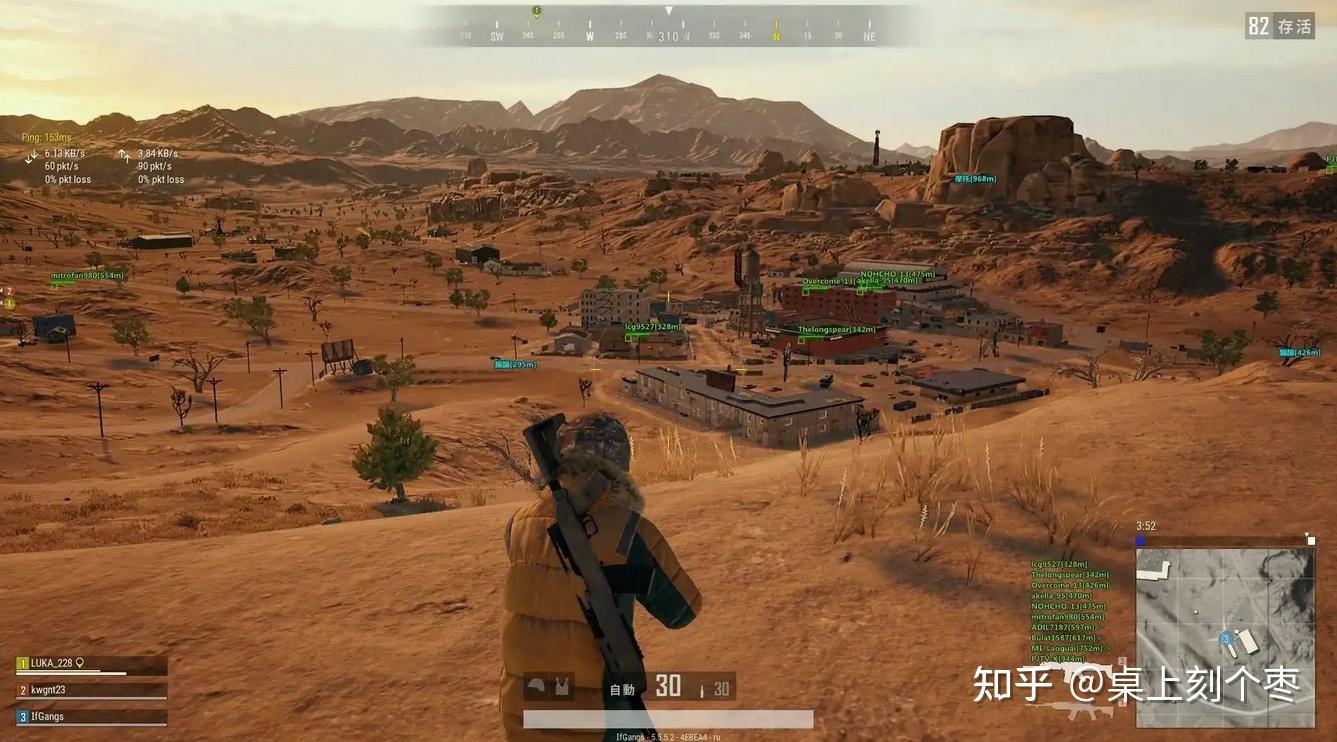The image size is (1337, 742).
Task: Toggle the 自動 fire mode indicator
Action: (x=622, y=689)
